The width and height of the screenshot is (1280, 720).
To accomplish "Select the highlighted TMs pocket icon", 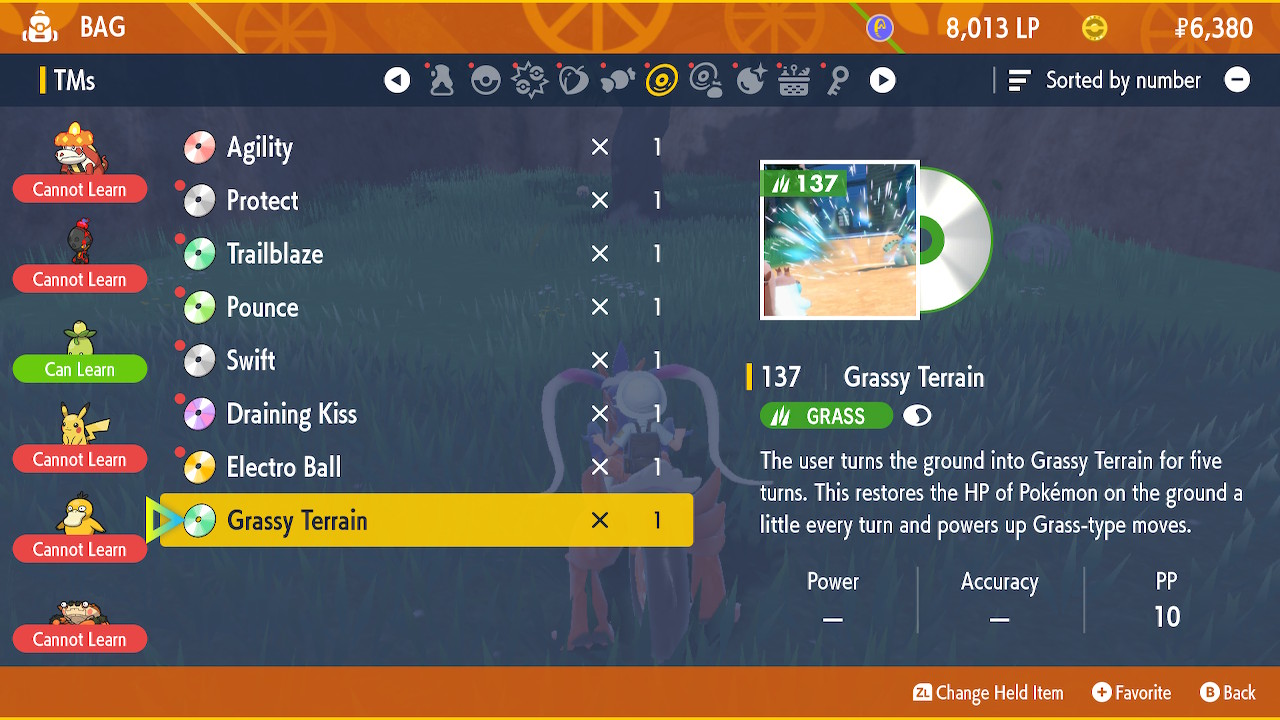I will click(661, 79).
